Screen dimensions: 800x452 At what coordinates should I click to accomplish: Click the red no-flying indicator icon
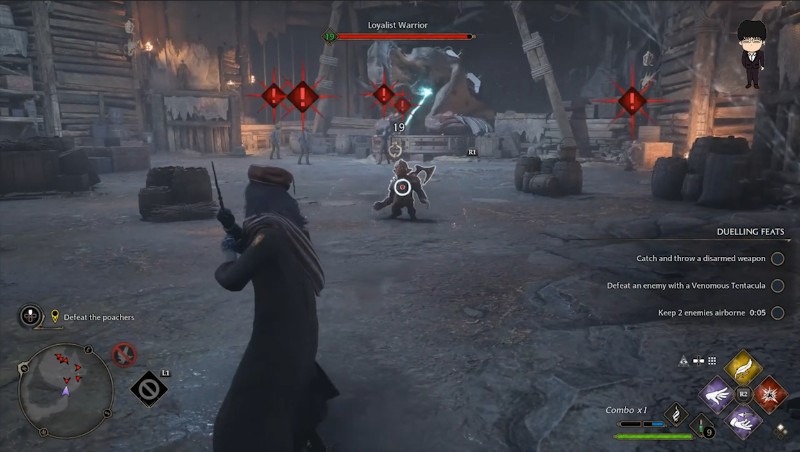(124, 354)
